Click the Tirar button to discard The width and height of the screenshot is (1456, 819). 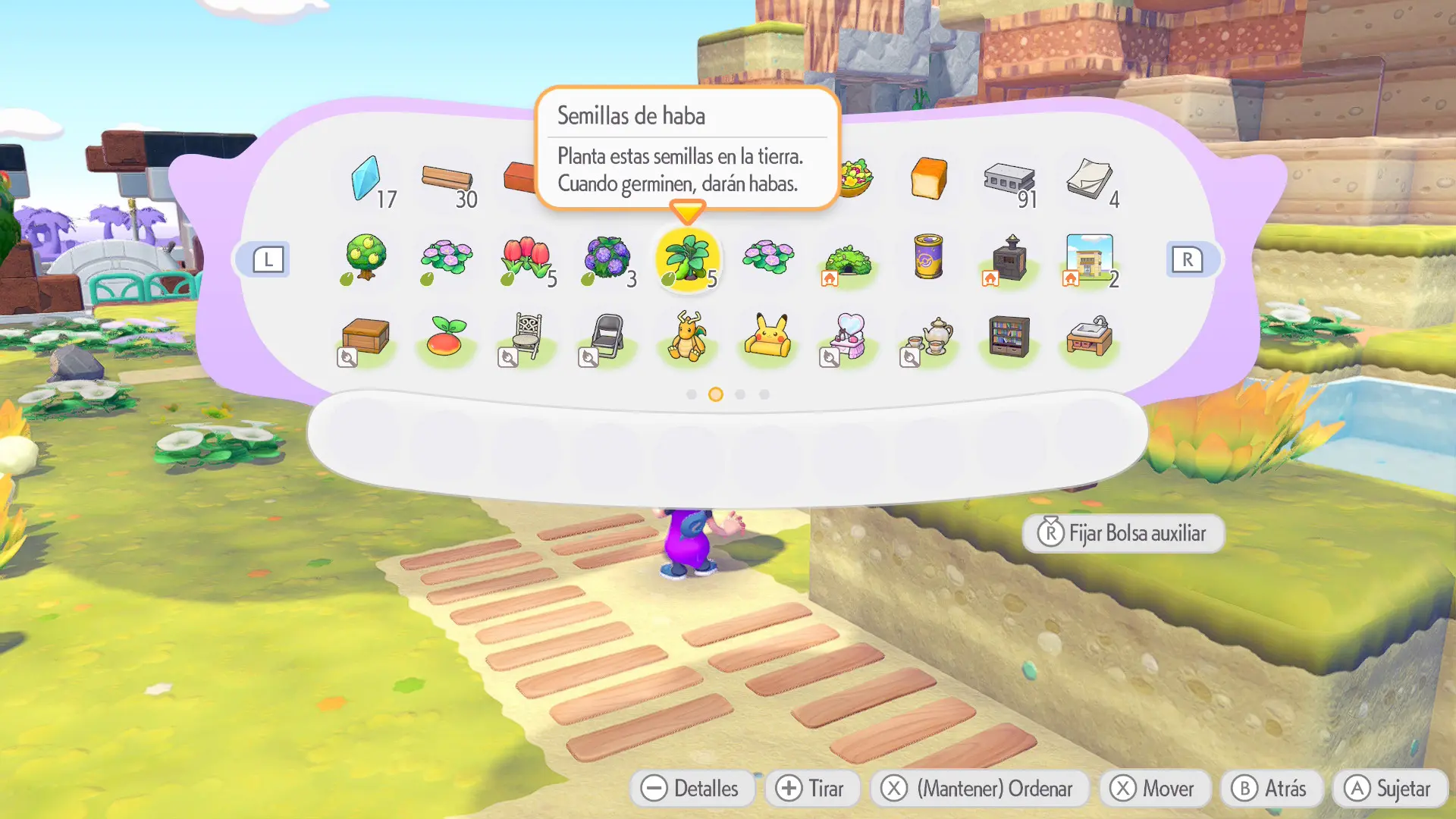tap(811, 789)
